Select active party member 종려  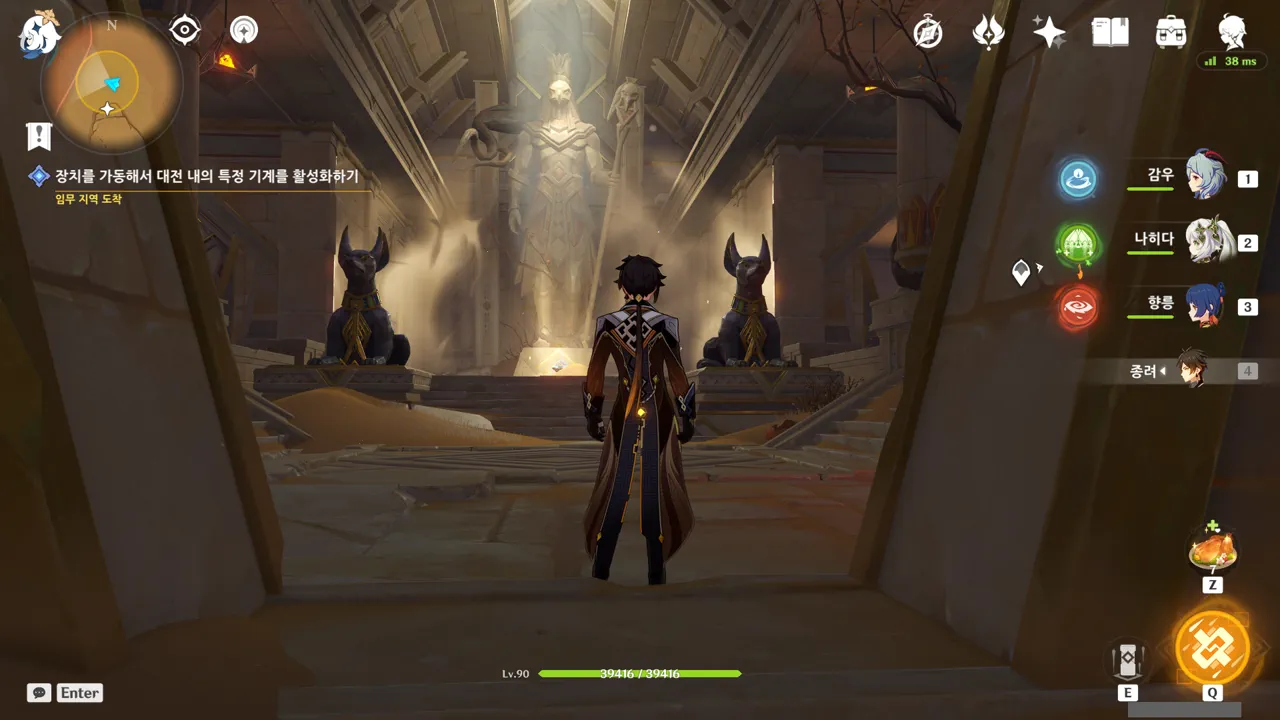(x=1190, y=370)
